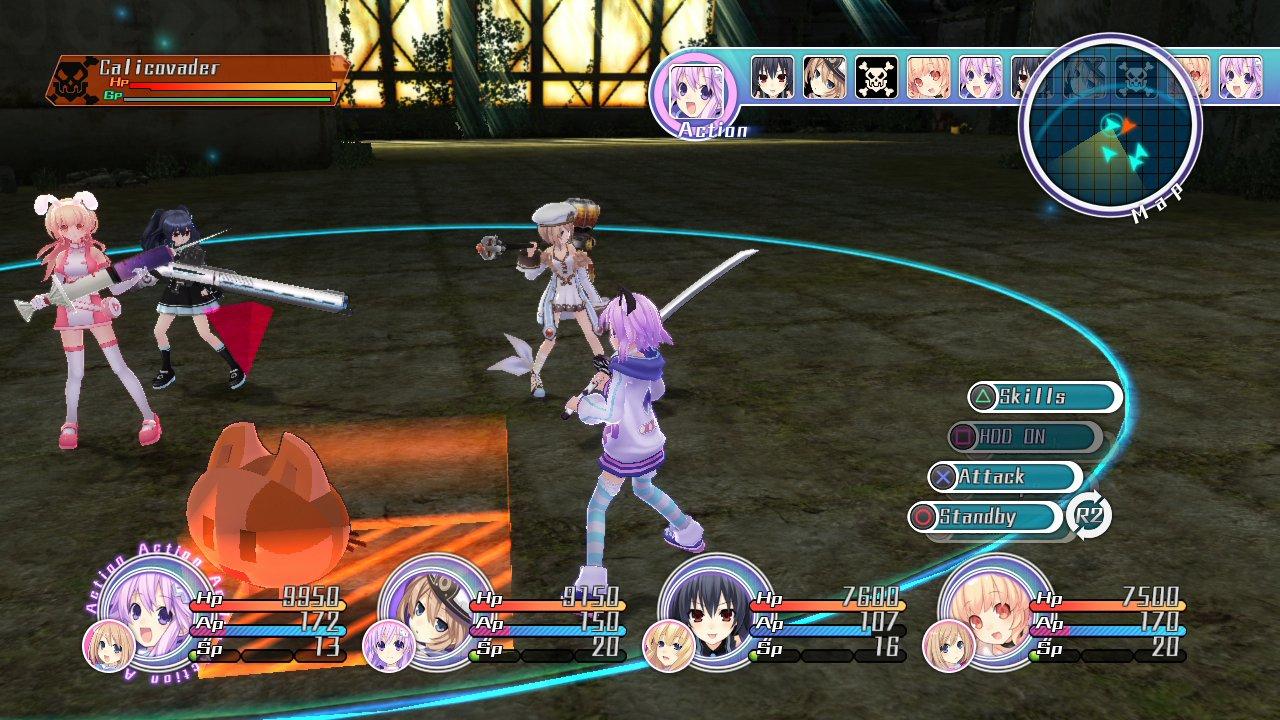Click the Map label on the radar
This screenshot has width=1280, height=720.
coord(1158,203)
